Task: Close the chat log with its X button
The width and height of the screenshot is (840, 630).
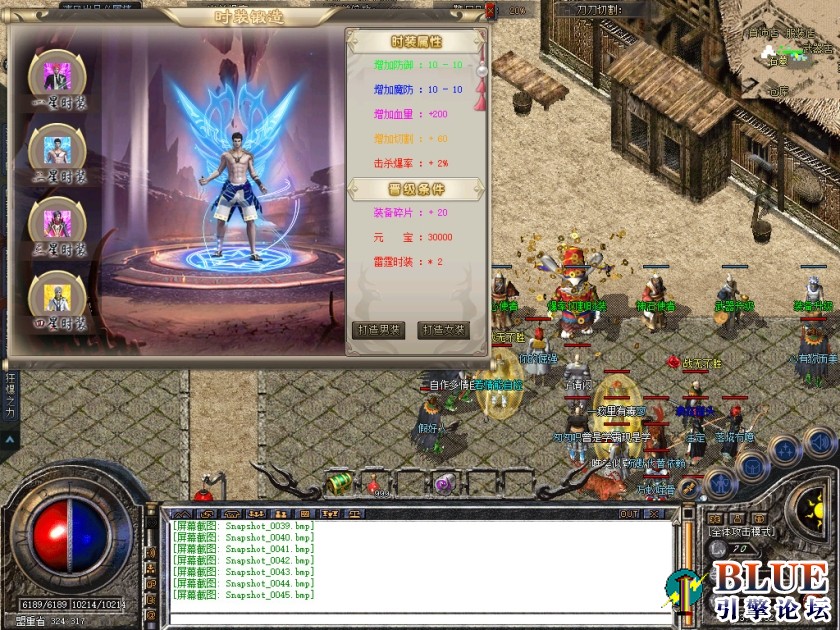Action: 656,514
